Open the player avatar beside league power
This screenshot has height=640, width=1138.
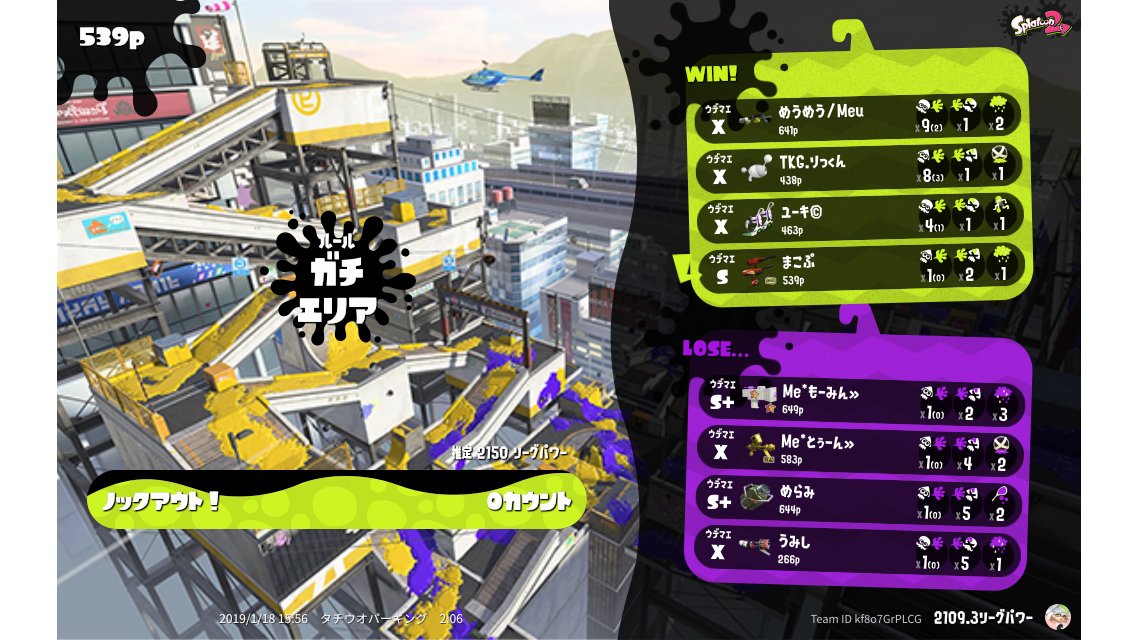(1057, 617)
